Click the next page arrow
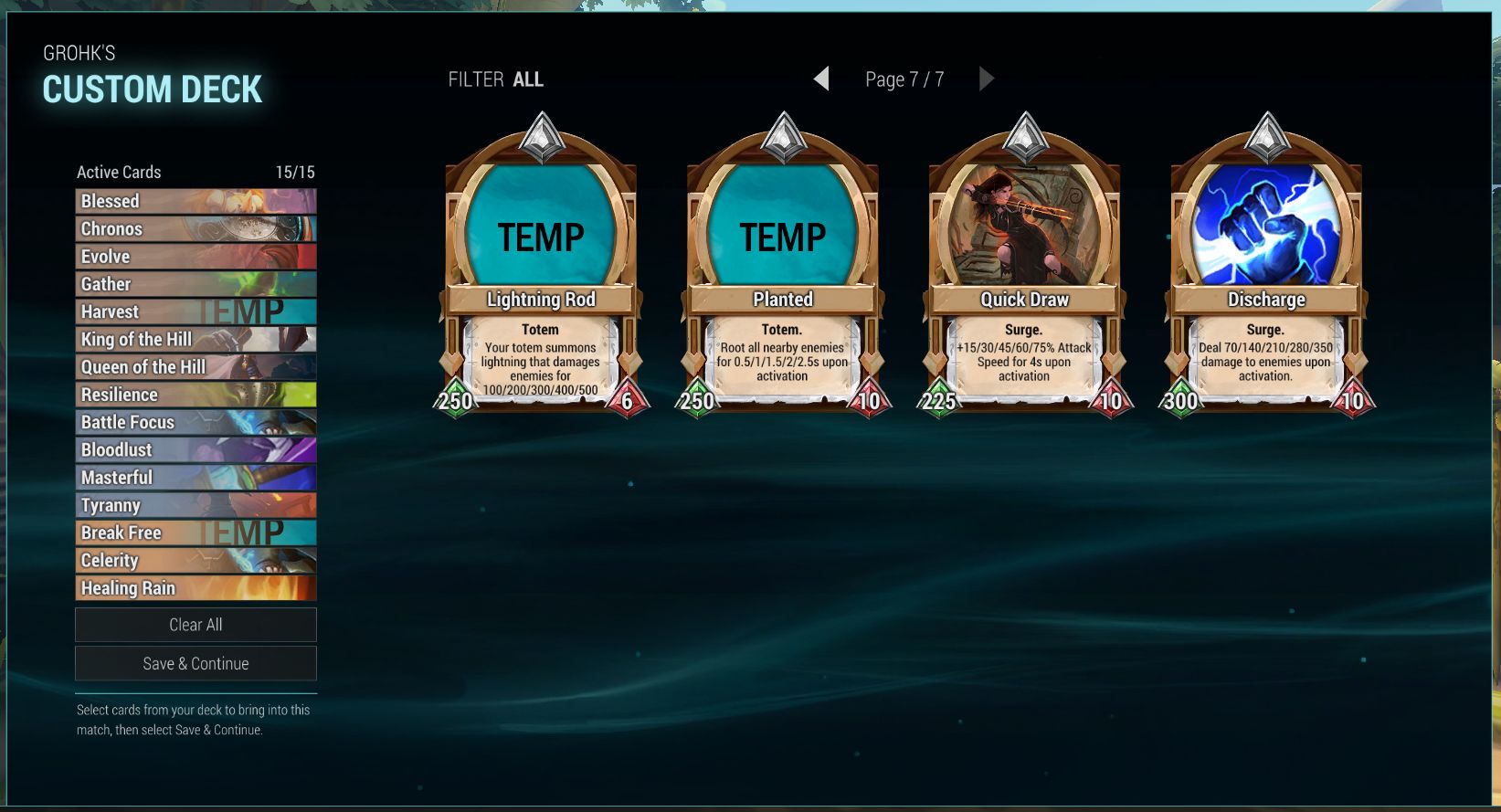 coord(988,79)
